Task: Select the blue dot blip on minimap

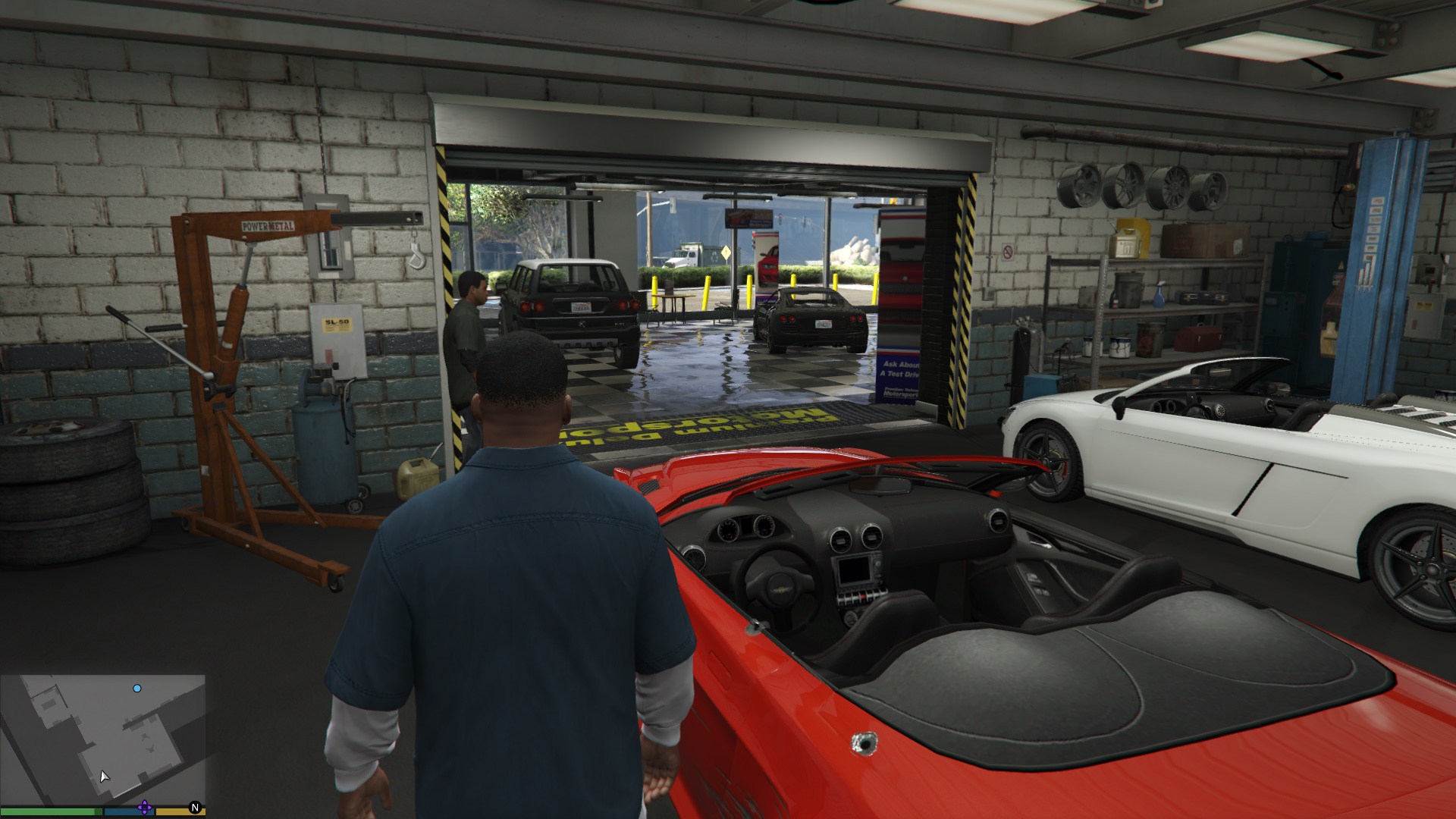Action: 137,689
